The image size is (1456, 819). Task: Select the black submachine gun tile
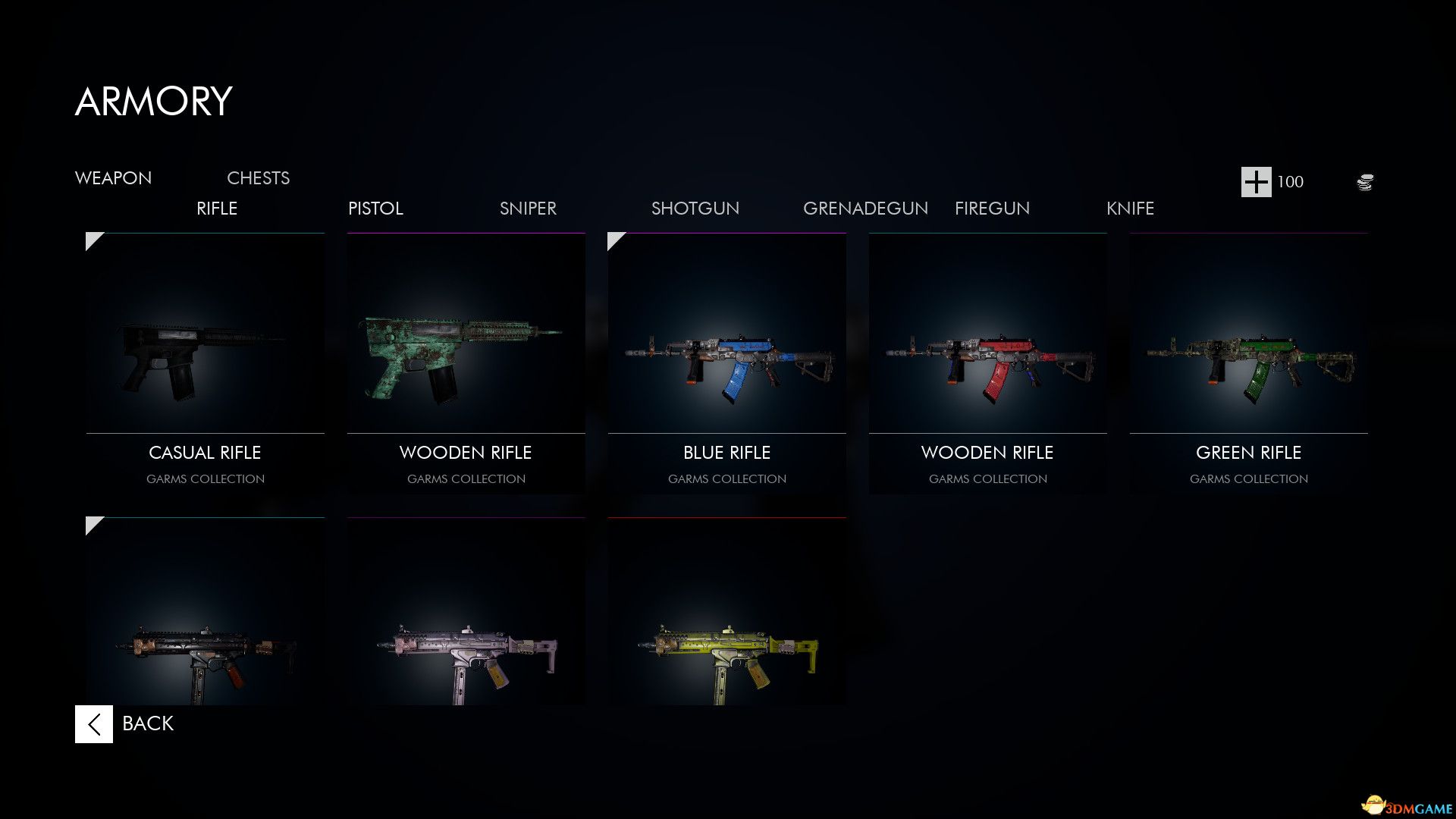coord(205,614)
